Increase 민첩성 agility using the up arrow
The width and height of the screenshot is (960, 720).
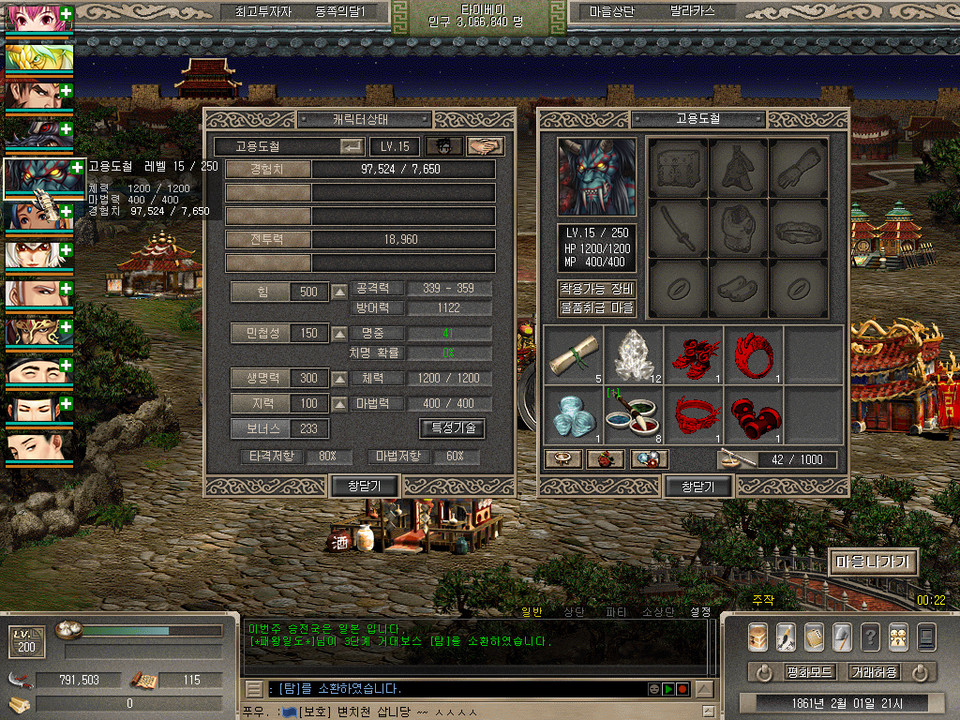[340, 333]
